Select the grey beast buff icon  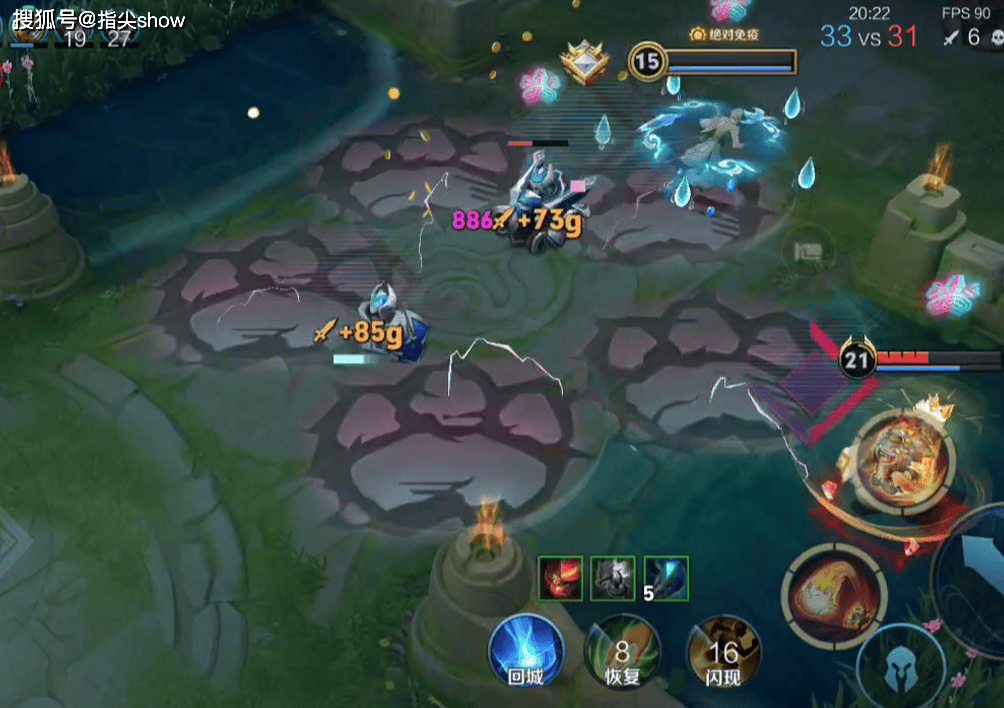612,578
